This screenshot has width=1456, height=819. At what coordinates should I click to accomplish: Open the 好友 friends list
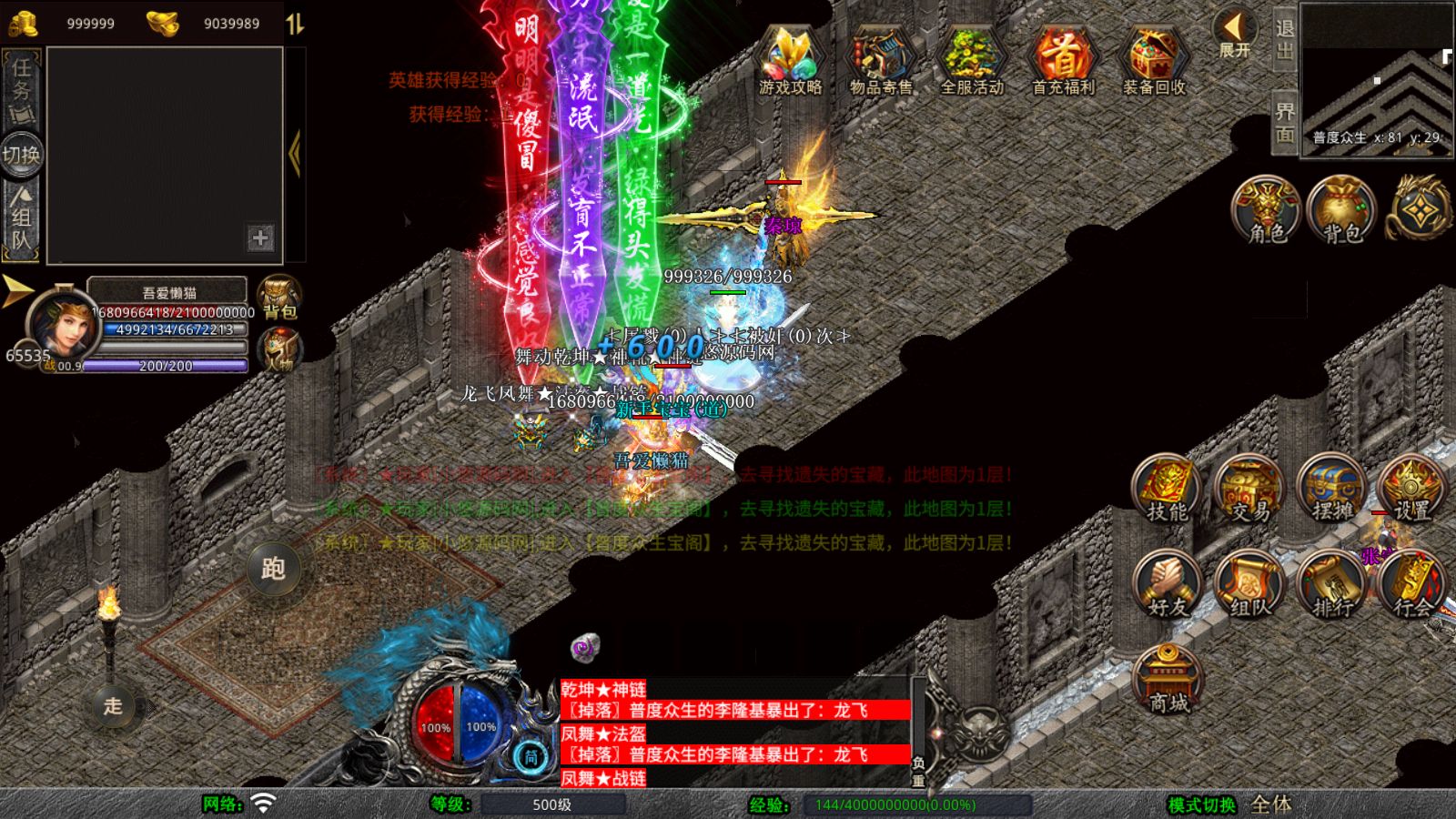pos(1167,585)
